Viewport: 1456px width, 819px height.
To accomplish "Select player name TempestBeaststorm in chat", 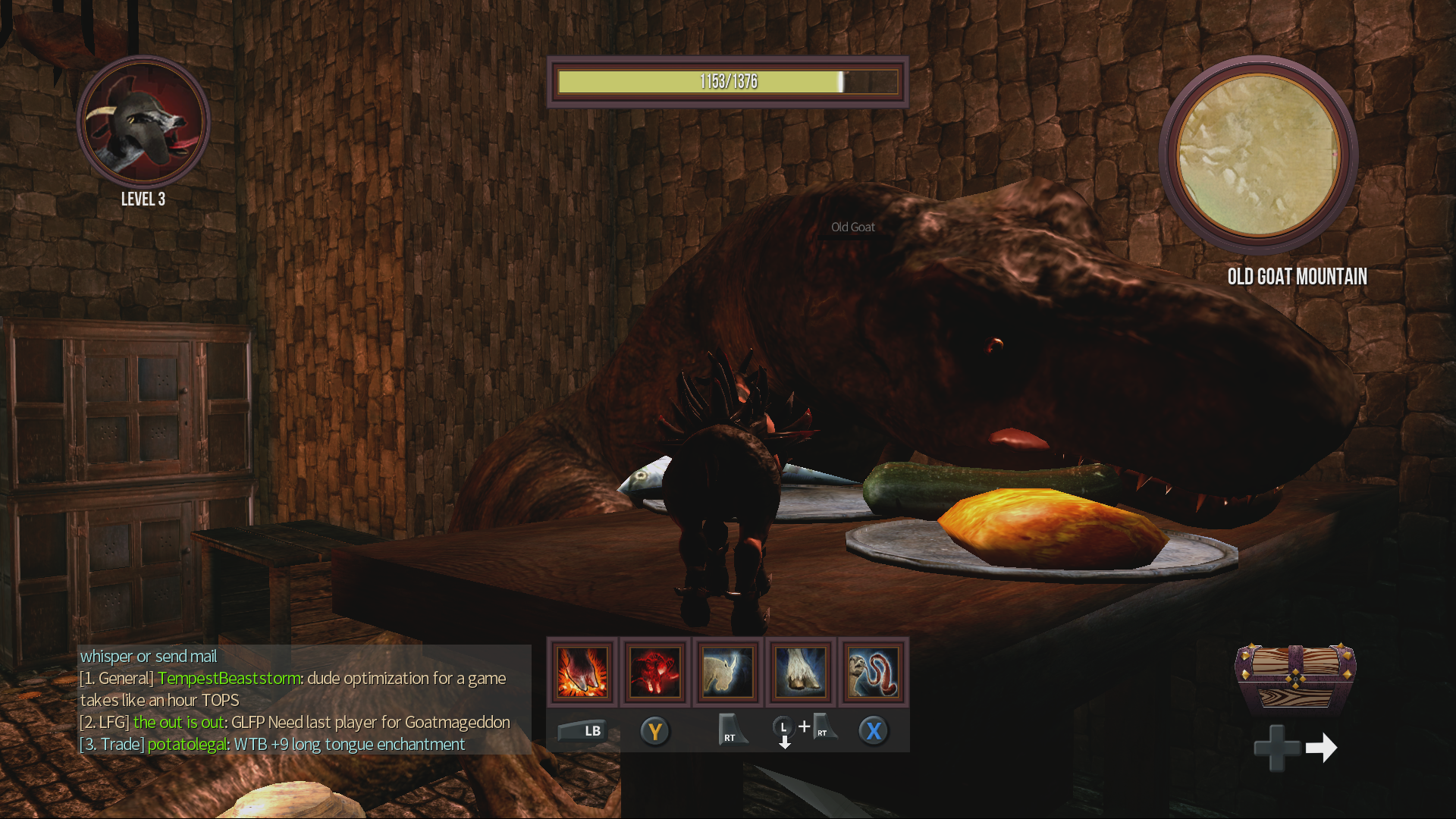I will point(229,679).
